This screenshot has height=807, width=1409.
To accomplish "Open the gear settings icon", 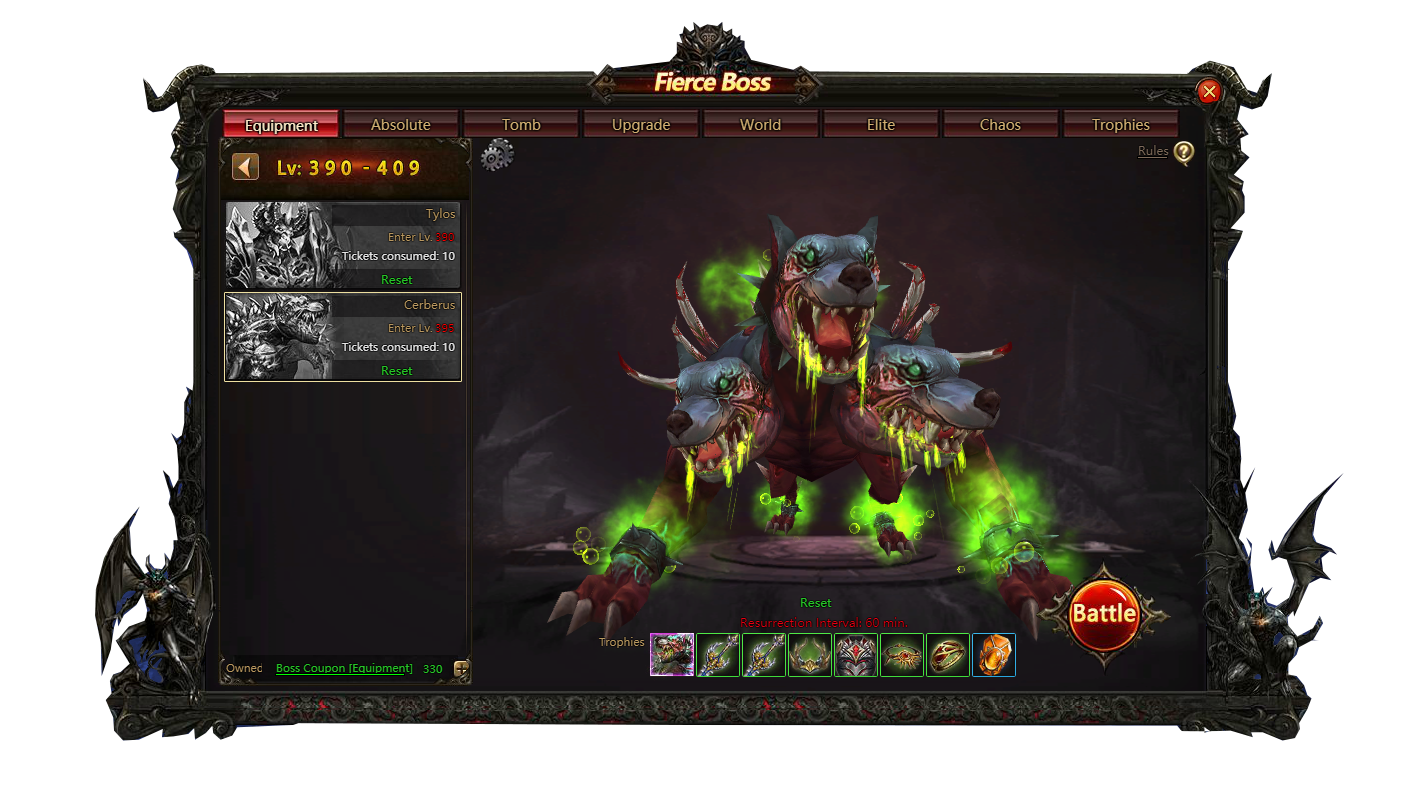I will [497, 156].
